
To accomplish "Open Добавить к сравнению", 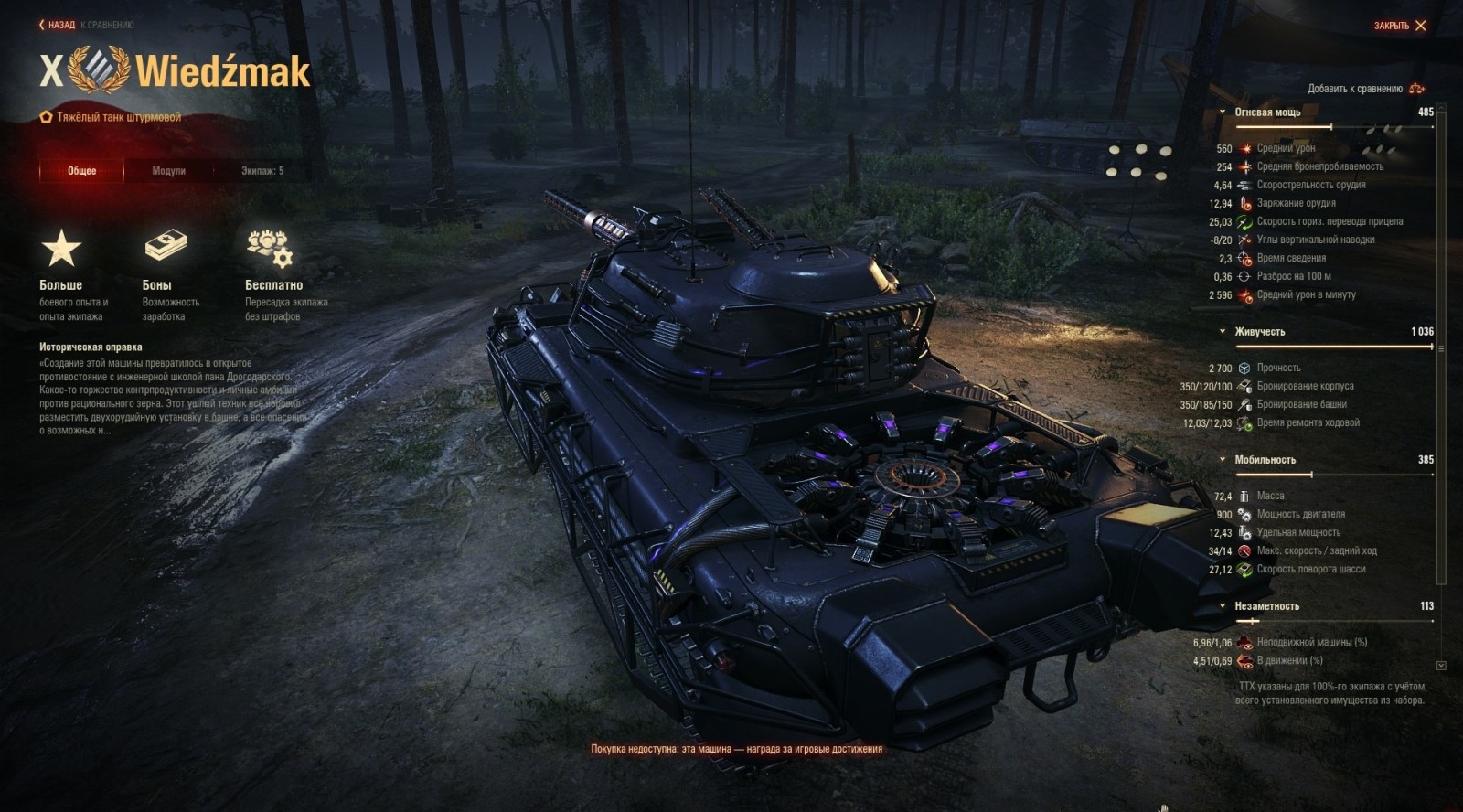I will click(x=1356, y=87).
